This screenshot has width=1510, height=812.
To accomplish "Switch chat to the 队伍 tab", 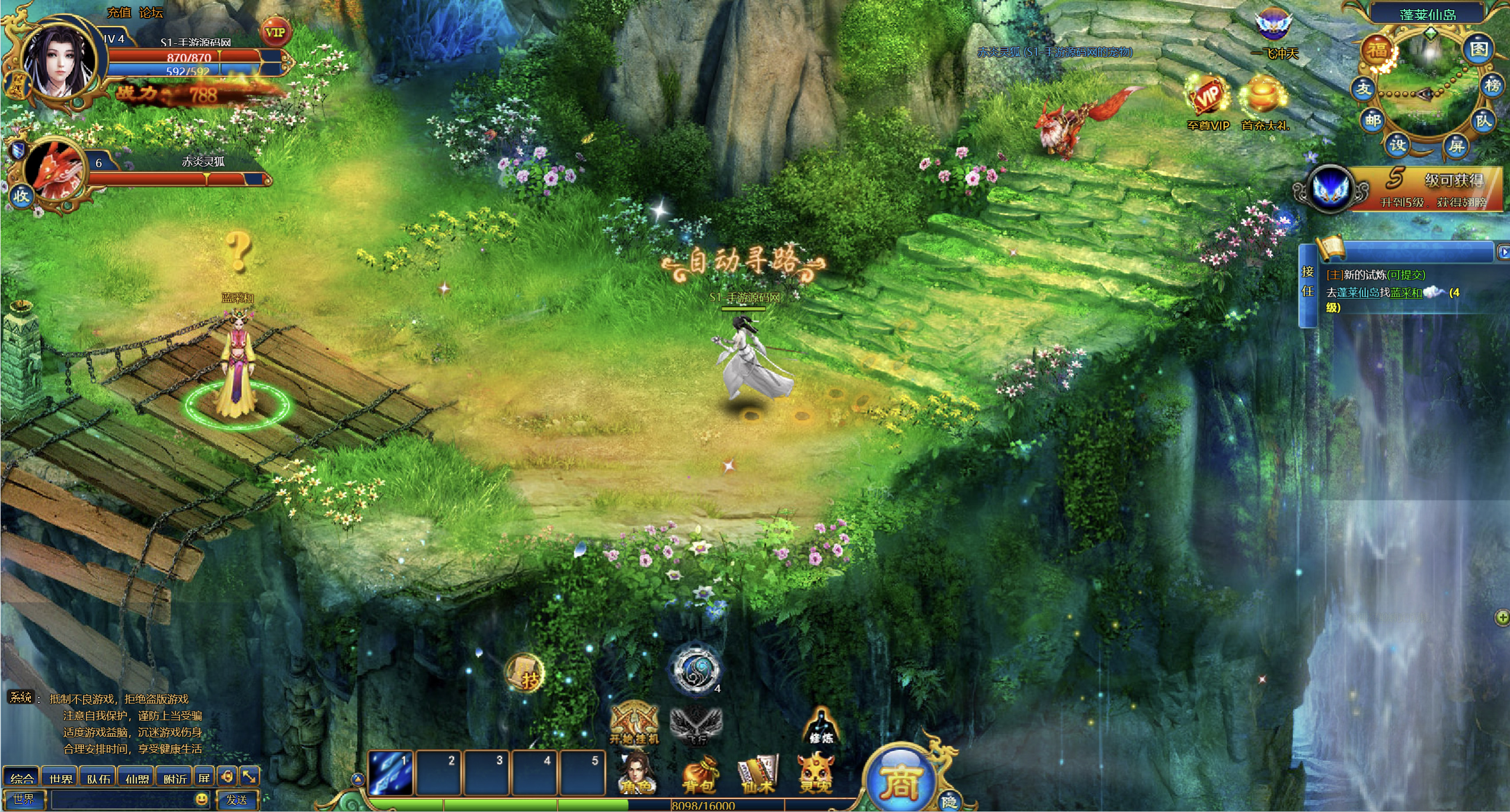I will [98, 778].
